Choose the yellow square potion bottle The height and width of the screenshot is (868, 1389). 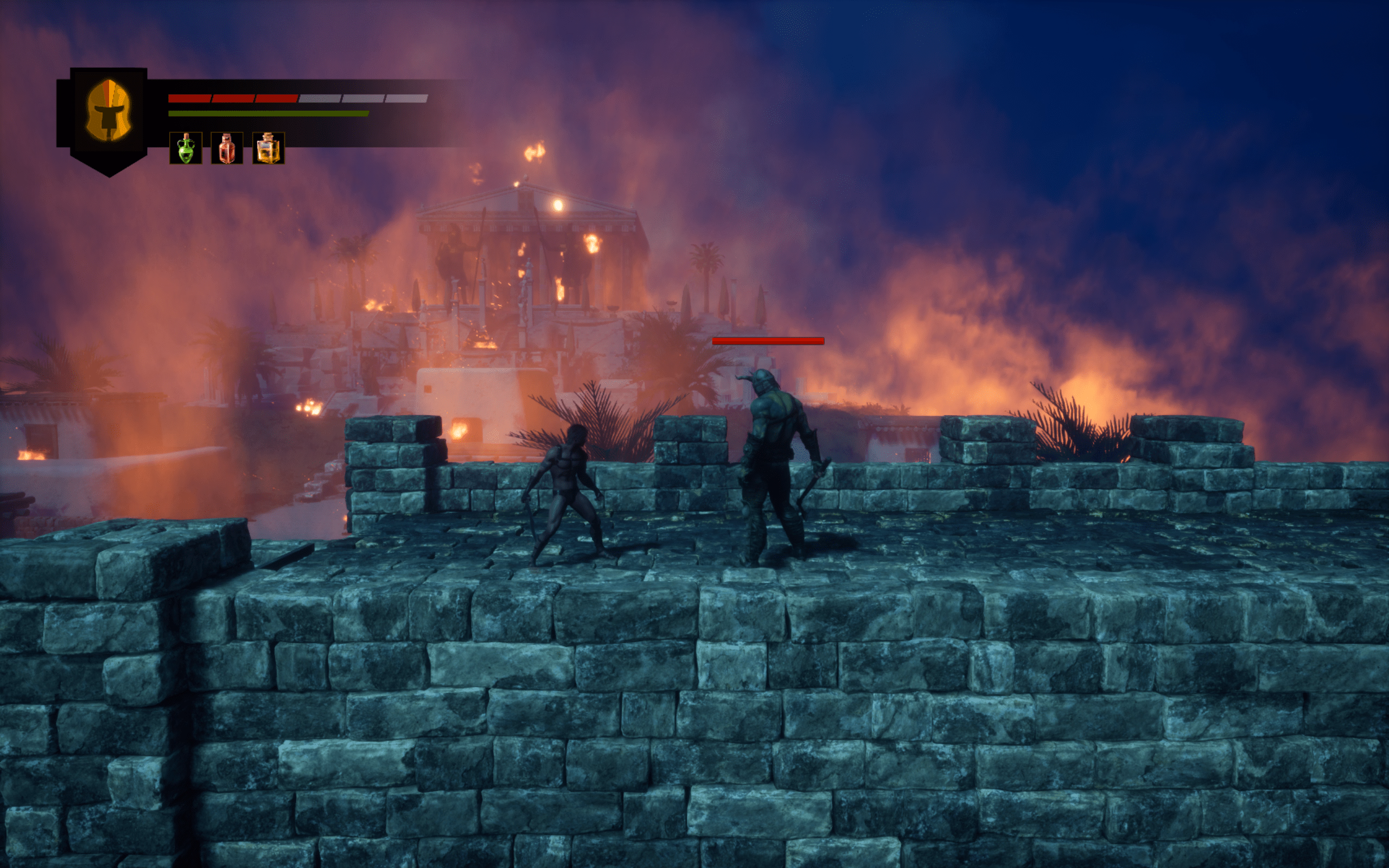268,148
